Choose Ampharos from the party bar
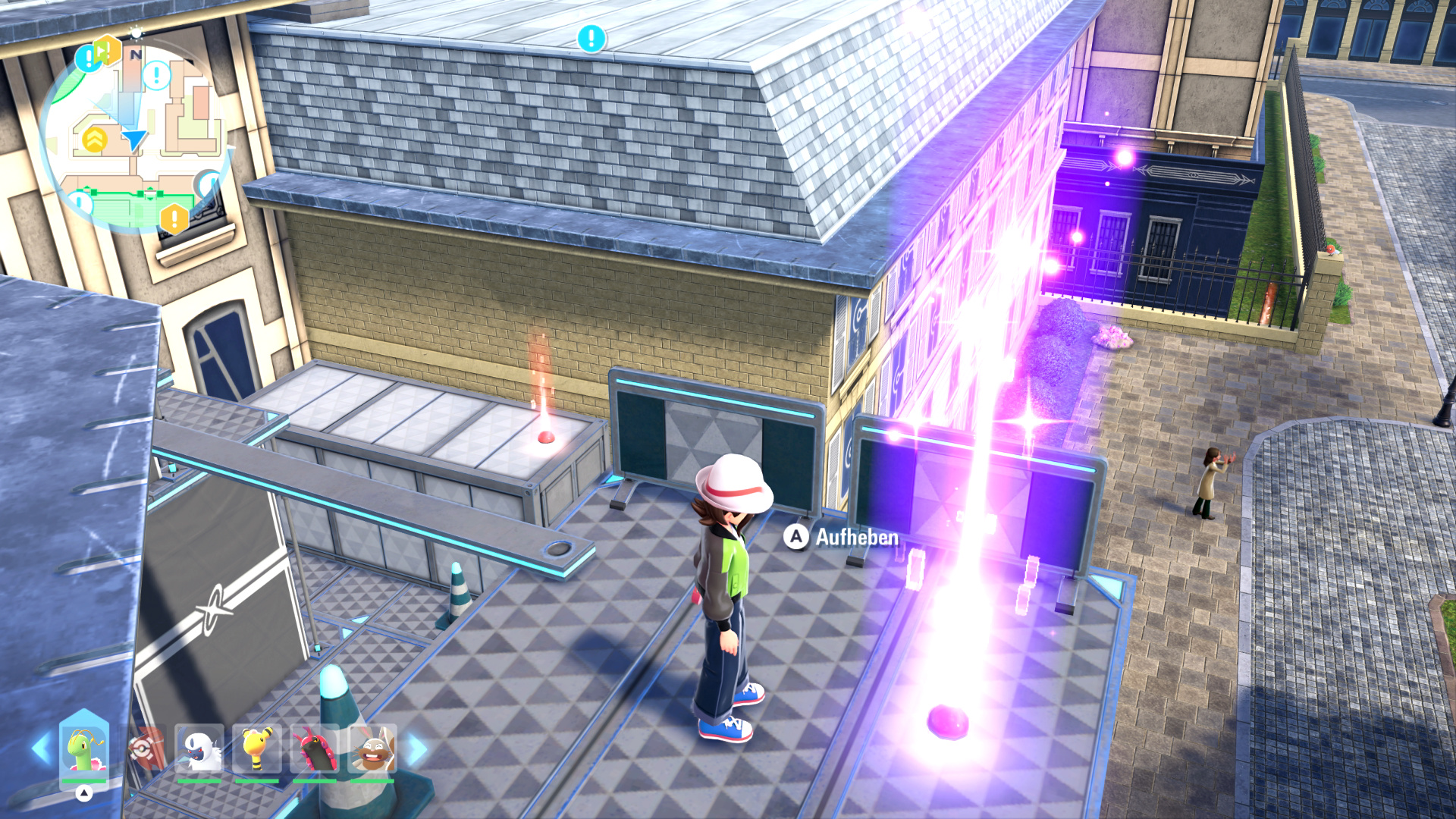1456x819 pixels. click(257, 749)
